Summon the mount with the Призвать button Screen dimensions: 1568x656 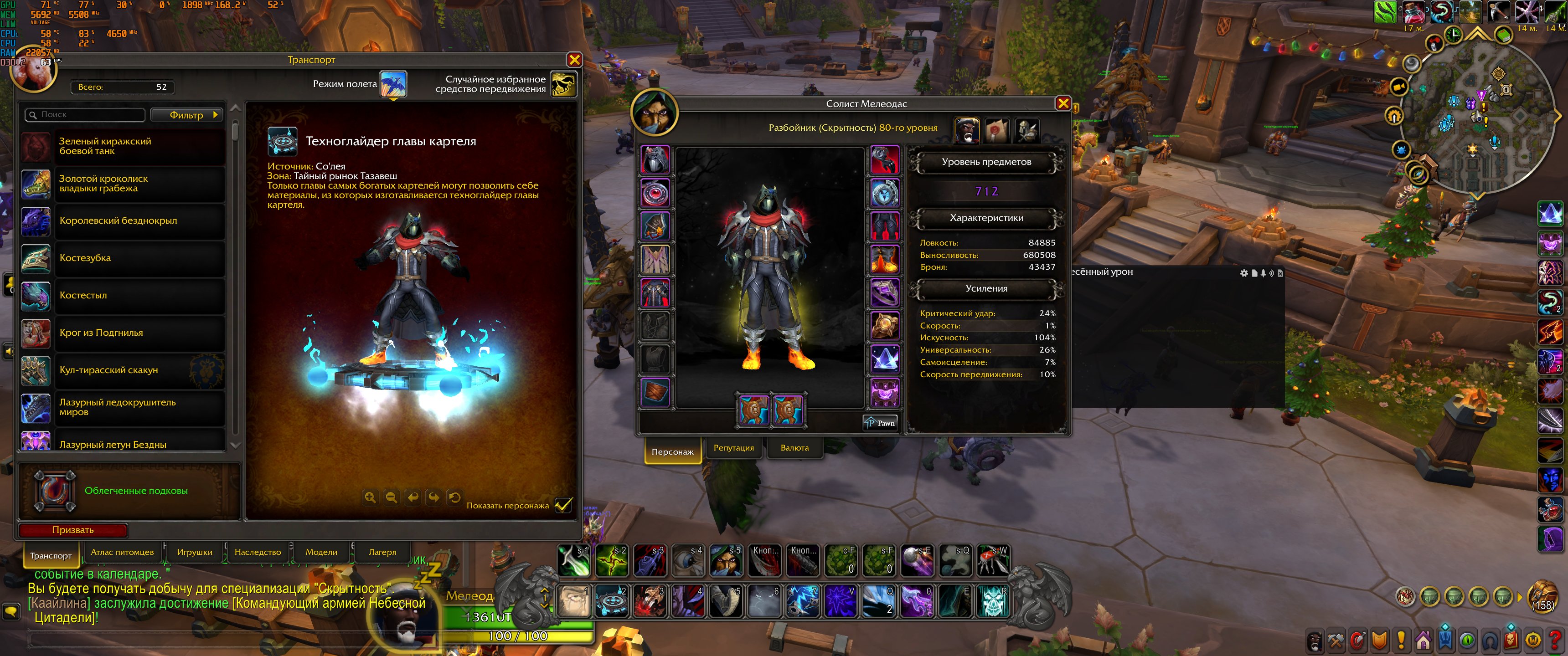pyautogui.click(x=73, y=529)
